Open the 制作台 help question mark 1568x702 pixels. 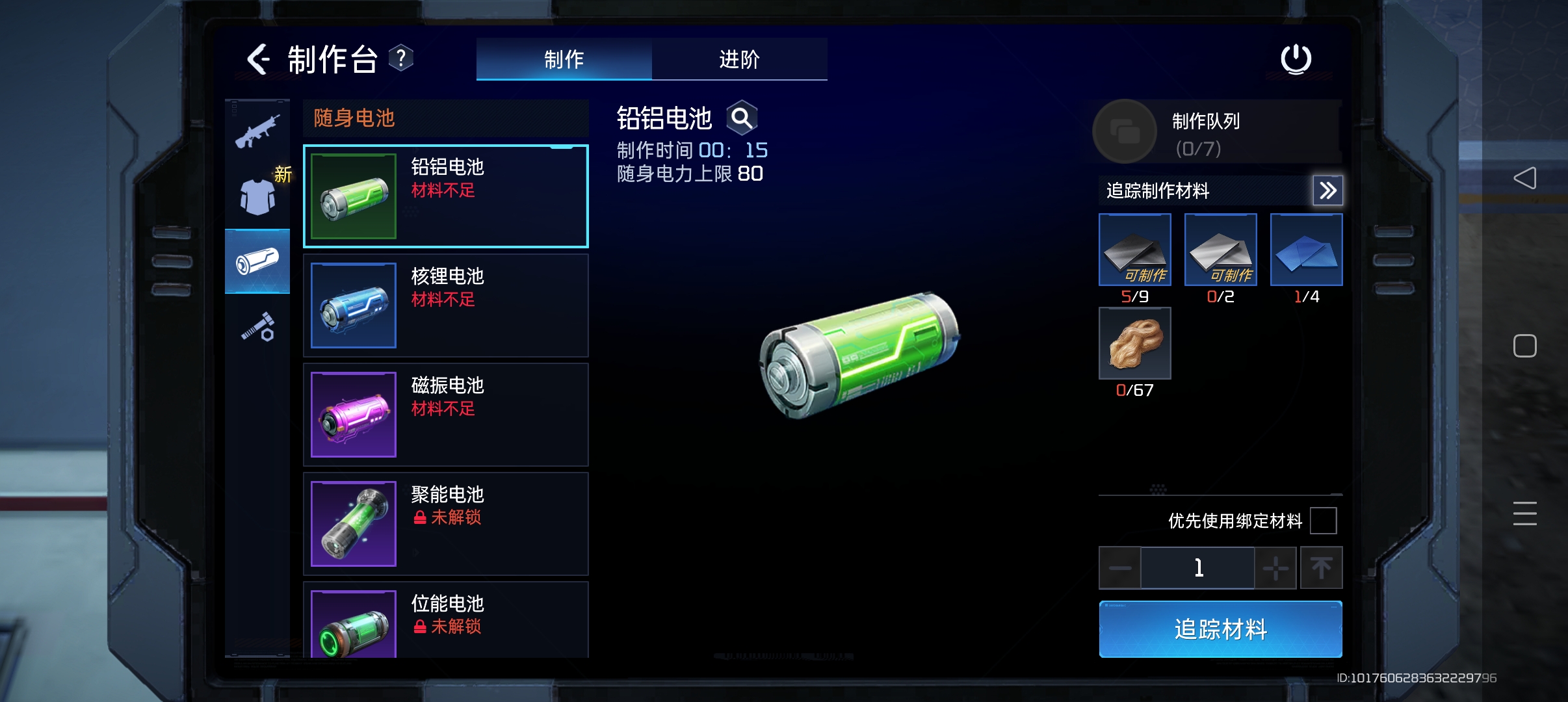(401, 58)
